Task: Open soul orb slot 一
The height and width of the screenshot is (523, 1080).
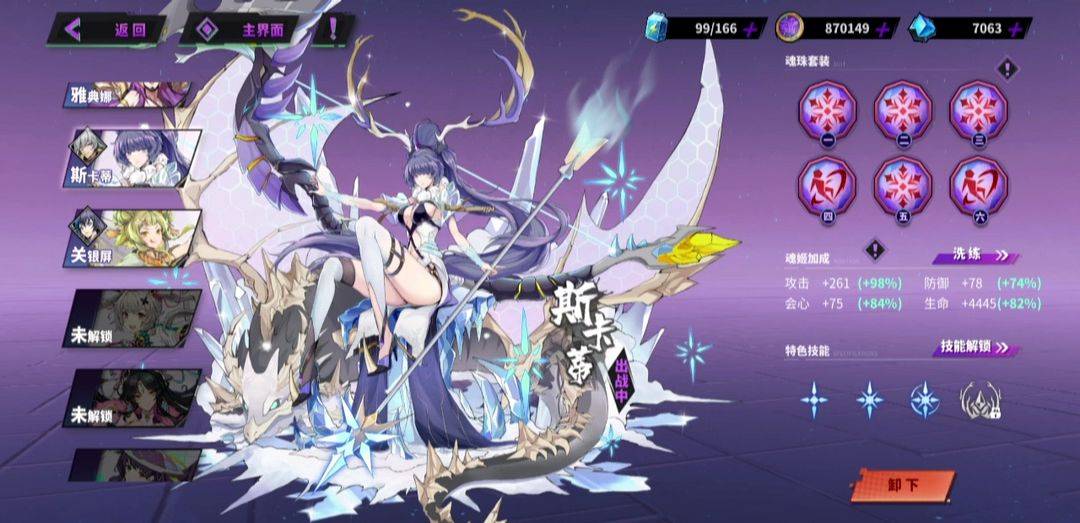Action: tap(826, 110)
